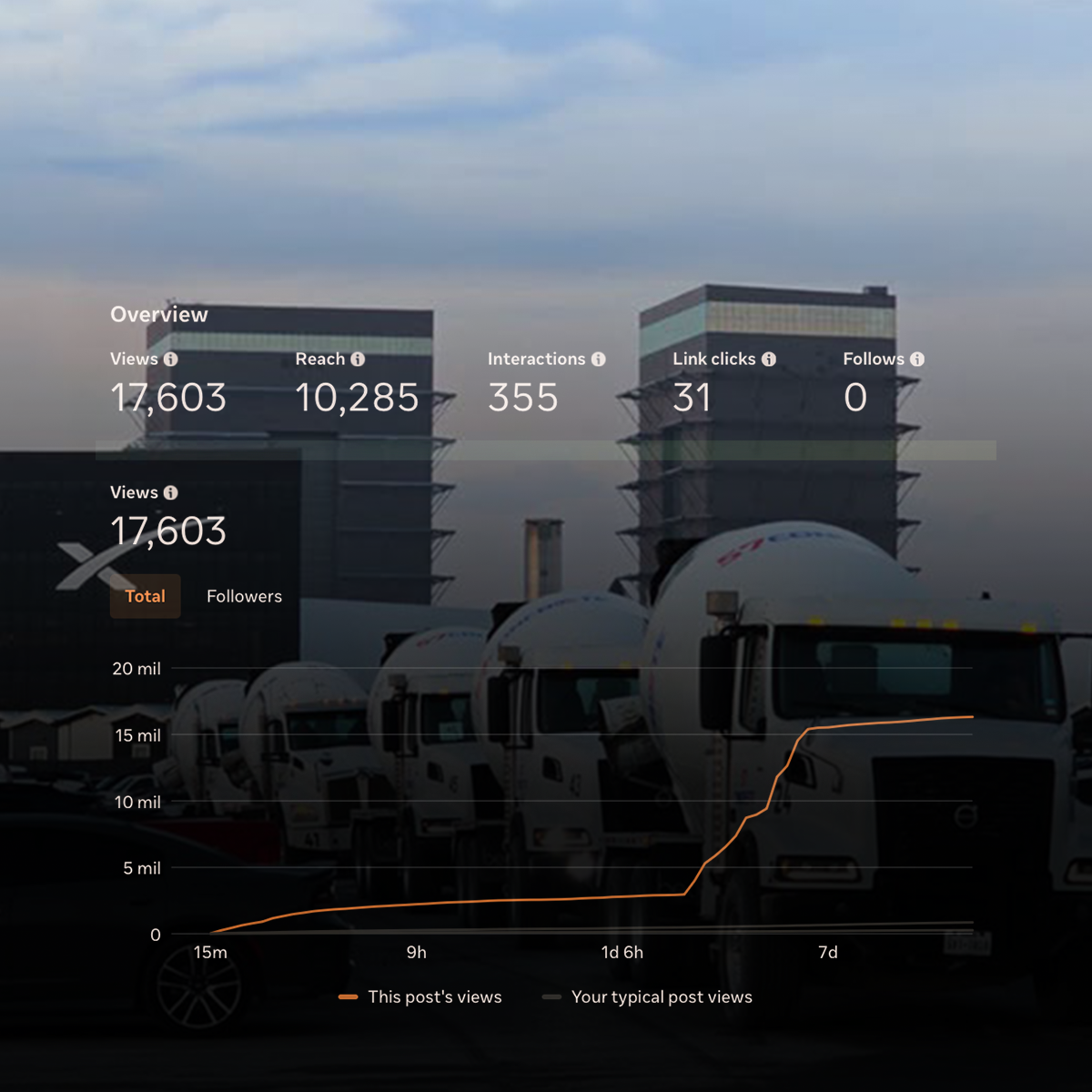The width and height of the screenshot is (1092, 1092).
Task: Toggle the "Your typical post views" legend entry
Action: (648, 997)
